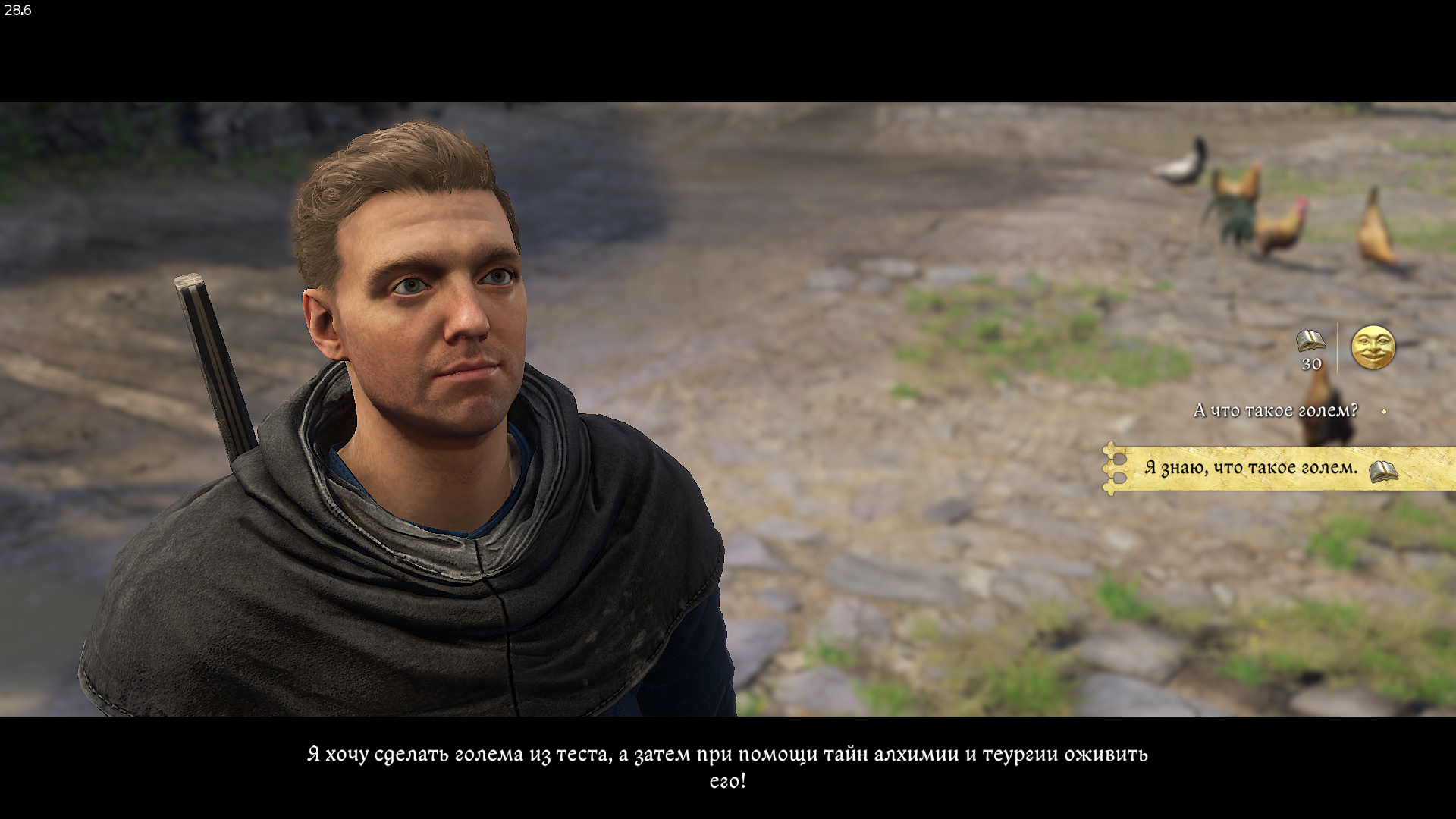Choose reply "А что такое голем?"
Image resolution: width=1456 pixels, height=819 pixels.
coord(1275,411)
